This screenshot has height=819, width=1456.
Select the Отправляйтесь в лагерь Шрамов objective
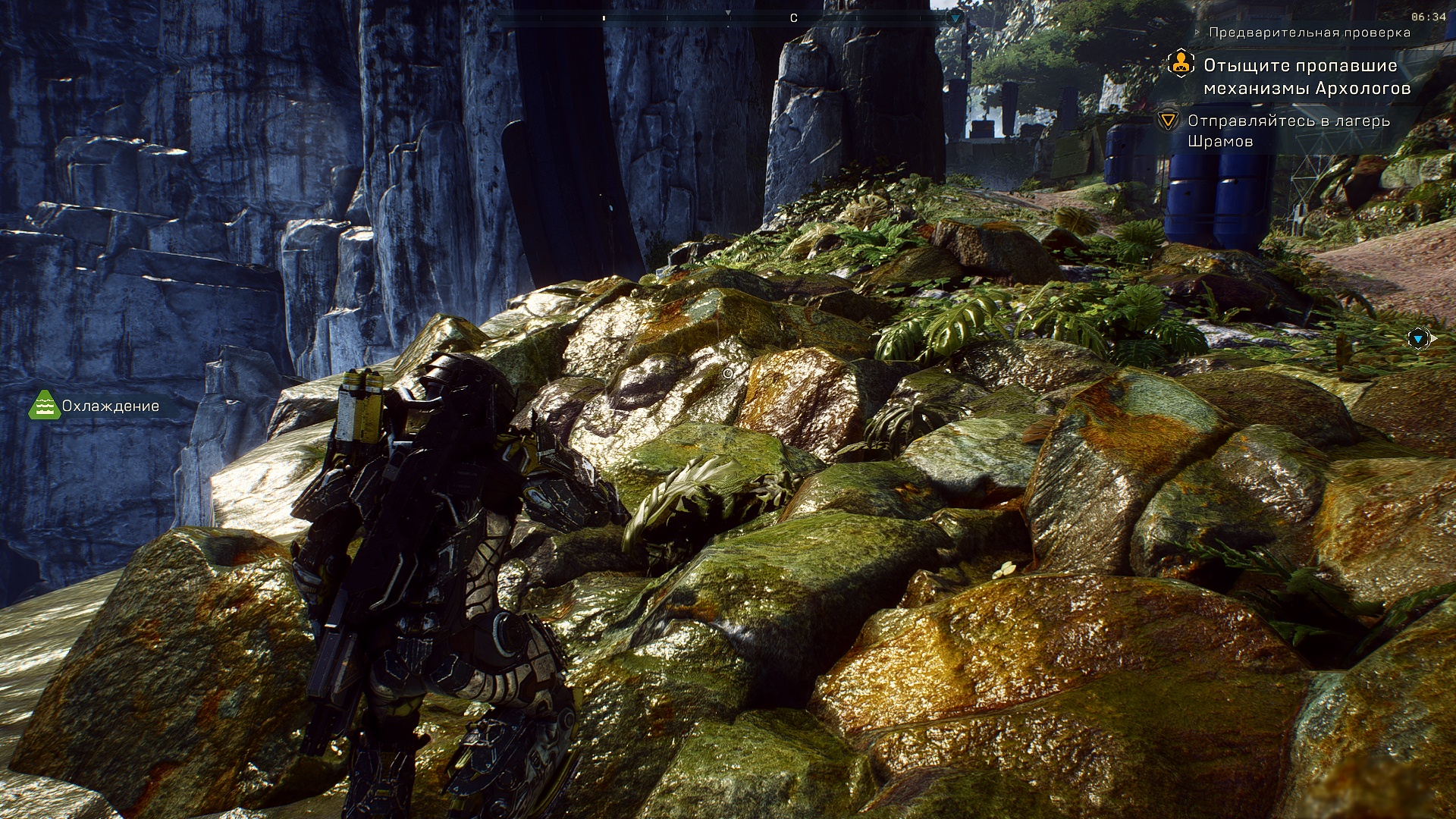pyautogui.click(x=1288, y=130)
